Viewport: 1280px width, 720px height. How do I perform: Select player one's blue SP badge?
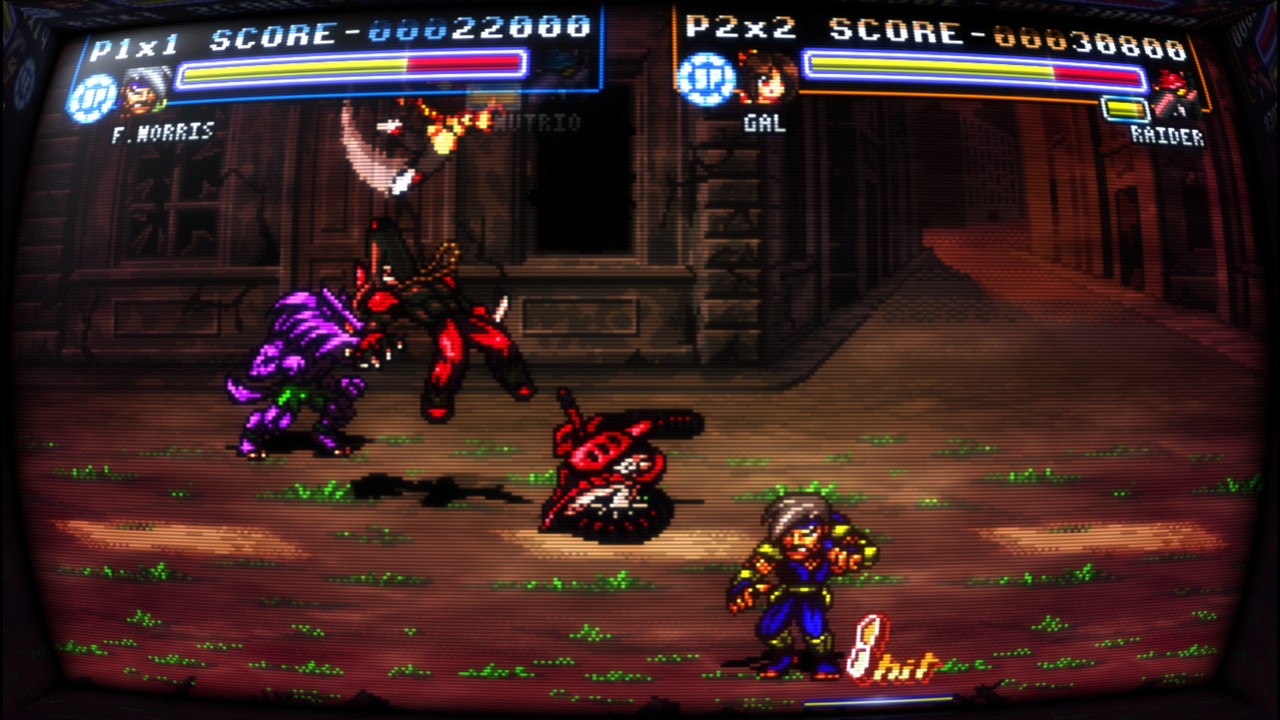coord(91,98)
